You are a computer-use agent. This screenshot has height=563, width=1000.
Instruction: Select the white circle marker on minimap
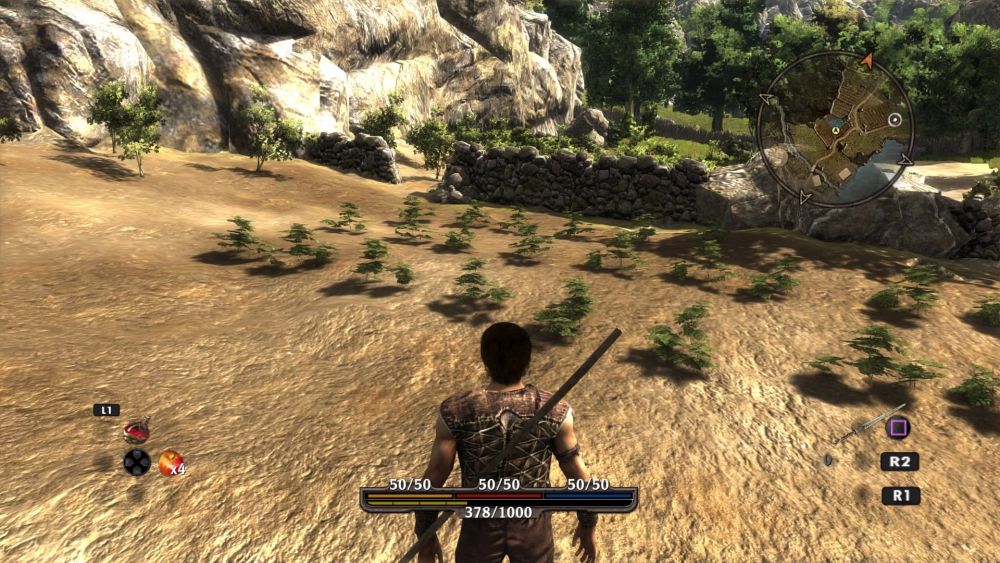[895, 120]
